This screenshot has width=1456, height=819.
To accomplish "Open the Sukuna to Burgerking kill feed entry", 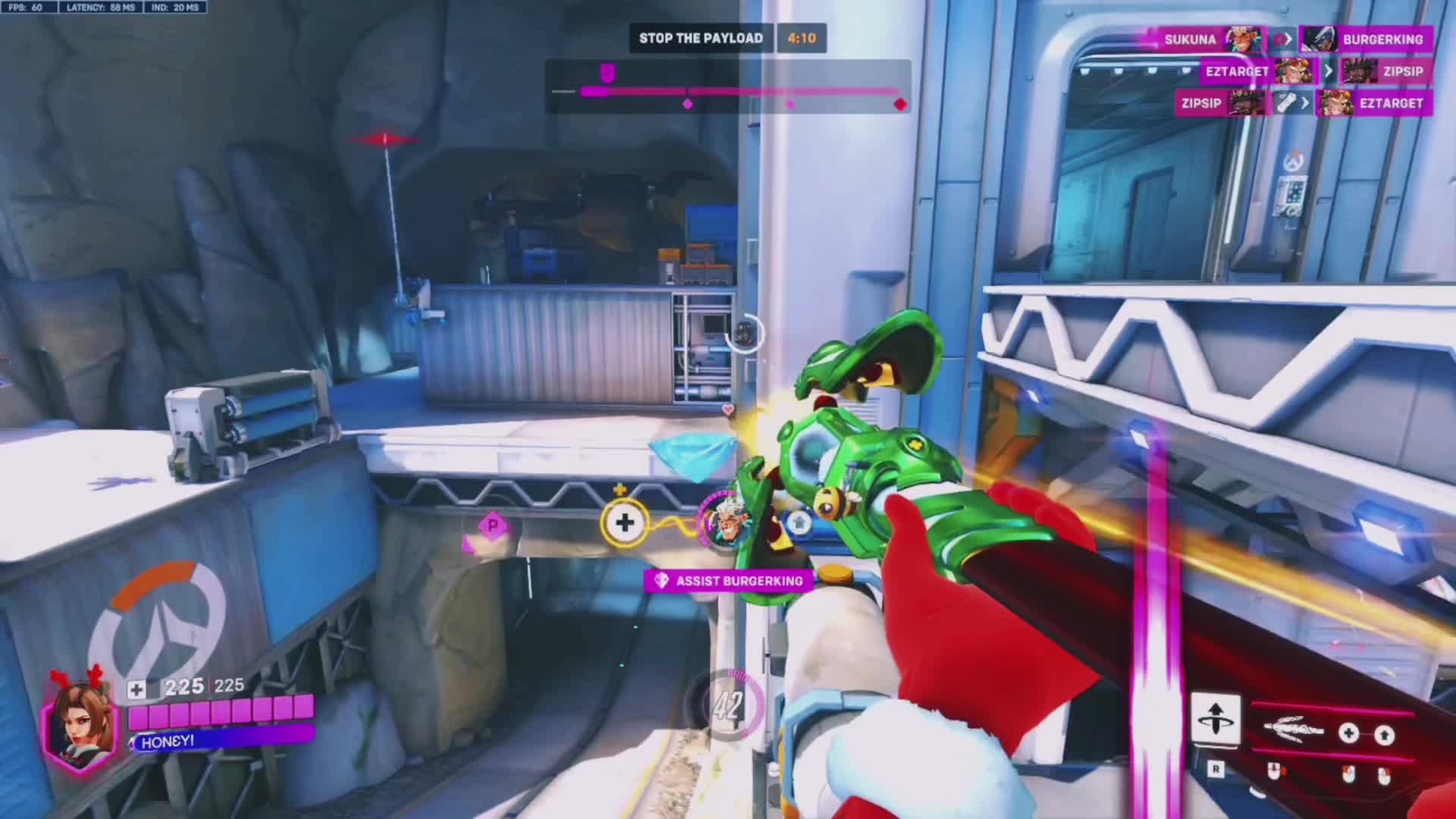I will pyautogui.click(x=1289, y=39).
